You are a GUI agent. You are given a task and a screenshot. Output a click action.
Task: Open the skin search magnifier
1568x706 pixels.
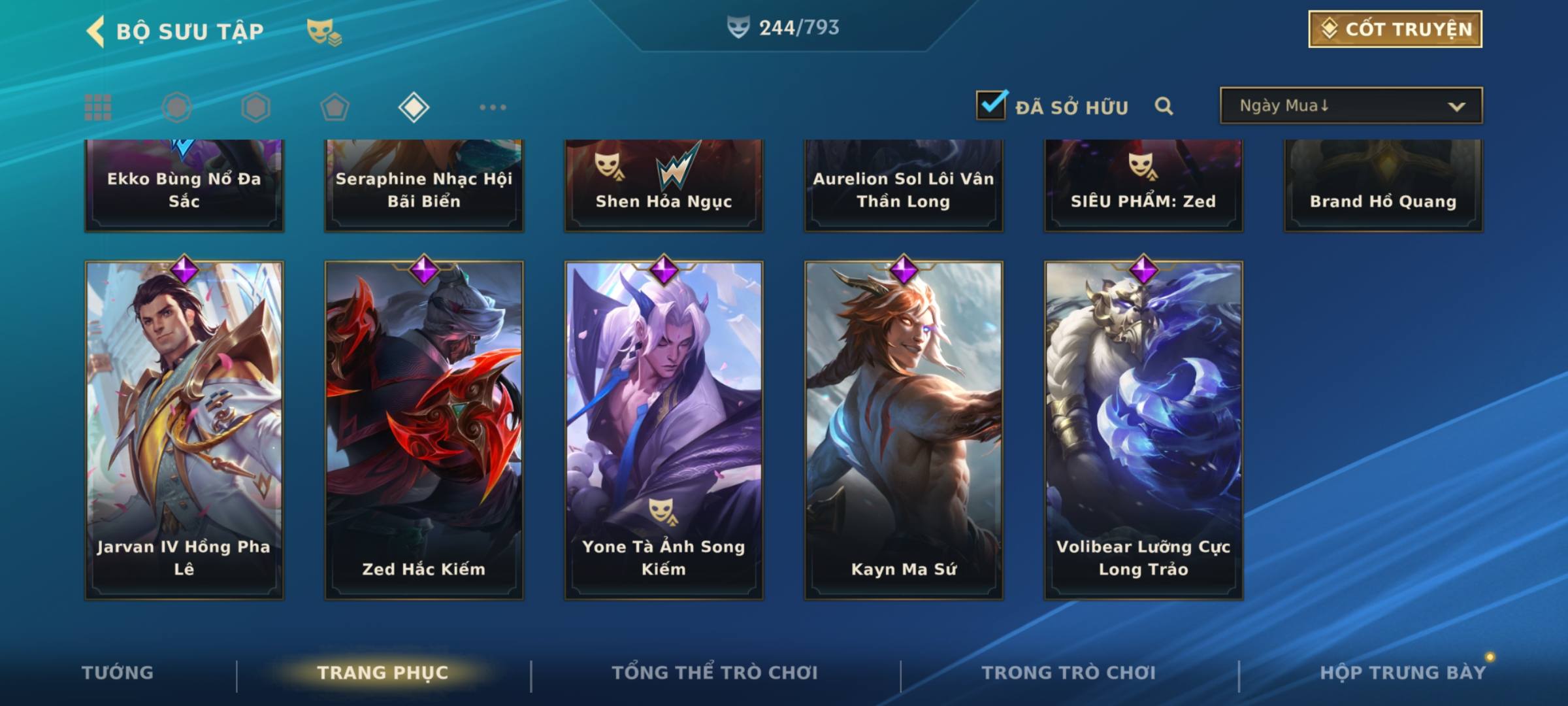[1164, 106]
